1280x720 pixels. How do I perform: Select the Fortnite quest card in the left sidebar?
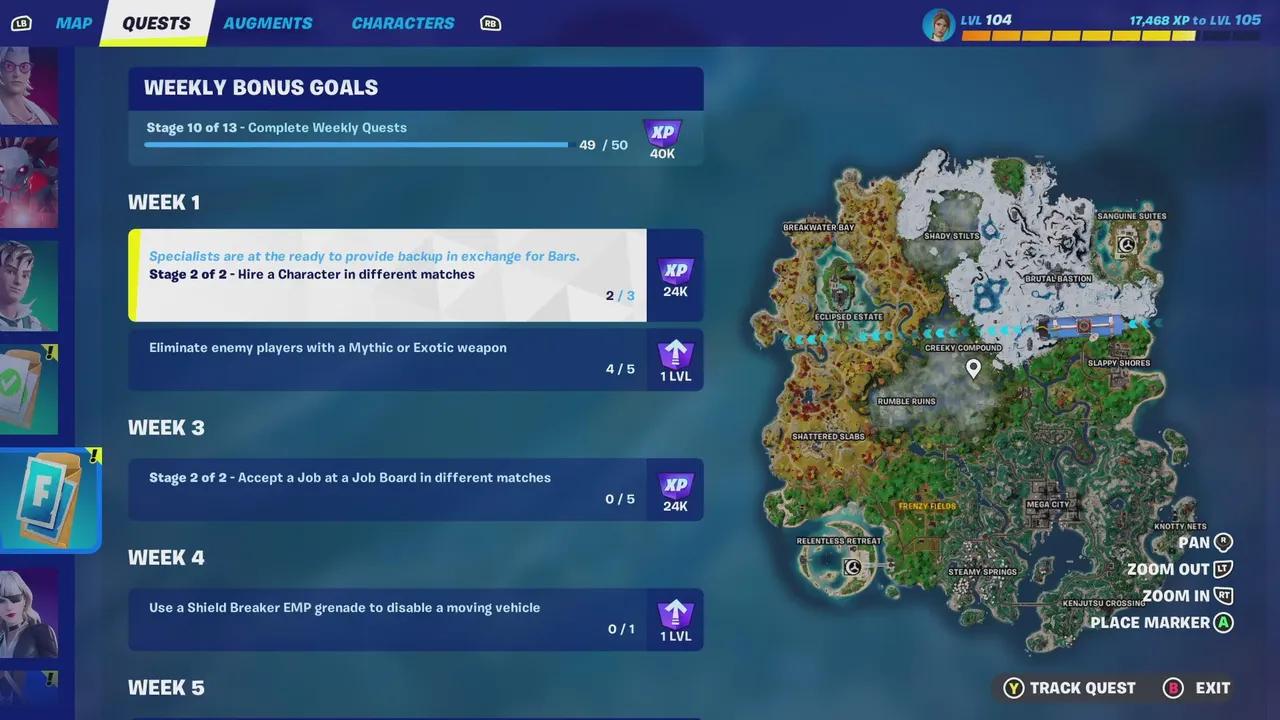50,500
